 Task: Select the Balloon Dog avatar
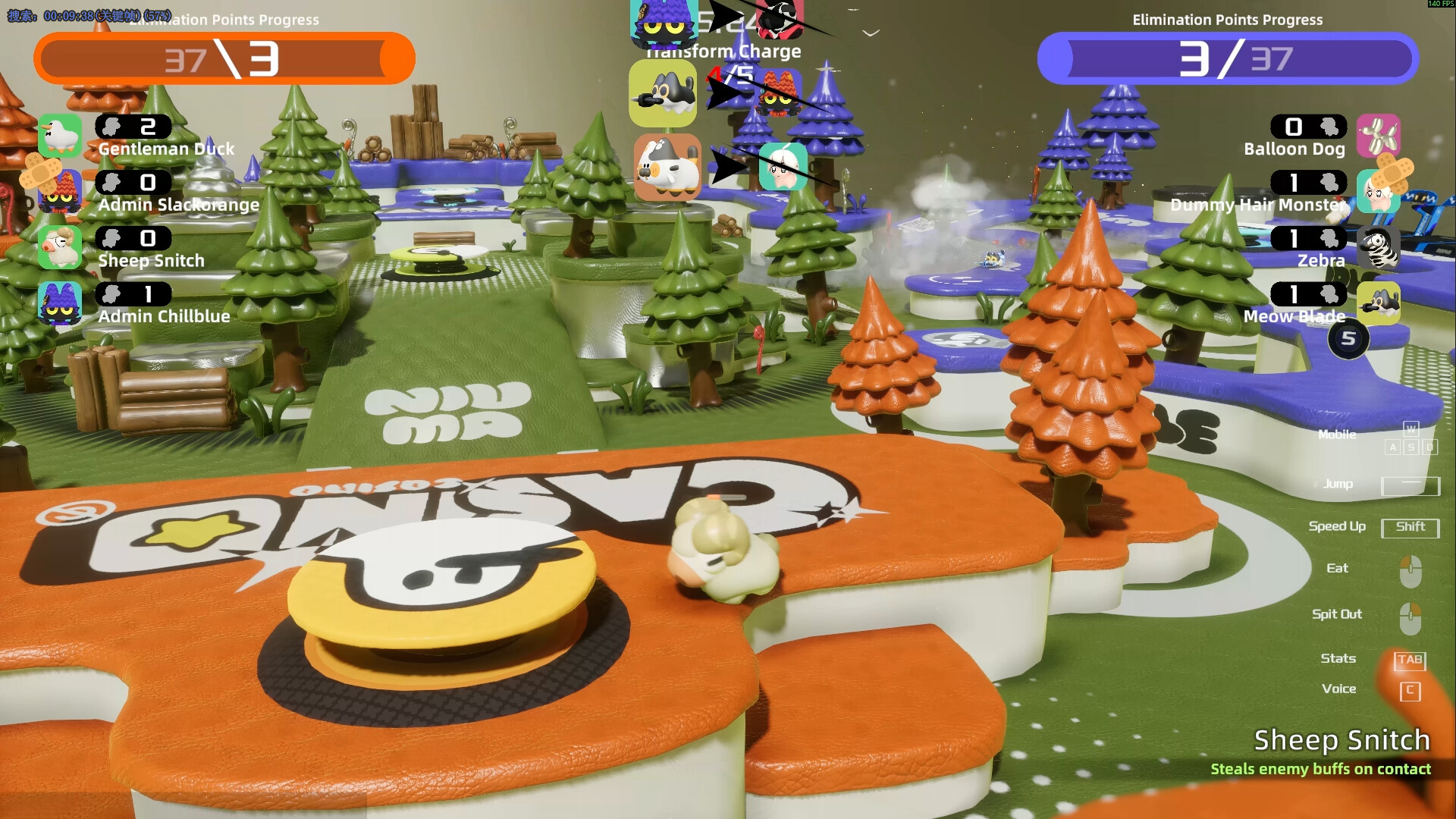pyautogui.click(x=1378, y=136)
